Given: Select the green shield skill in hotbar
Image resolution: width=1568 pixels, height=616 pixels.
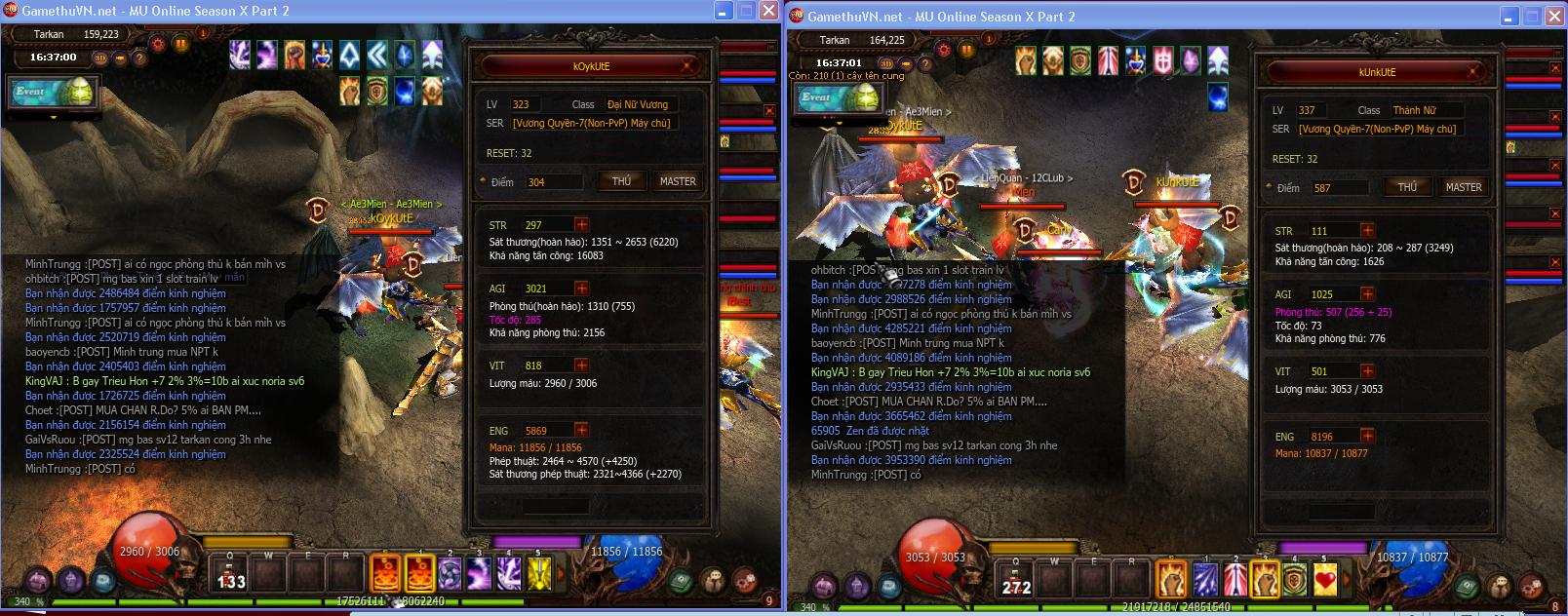Looking at the screenshot, I should pyautogui.click(x=1294, y=580).
